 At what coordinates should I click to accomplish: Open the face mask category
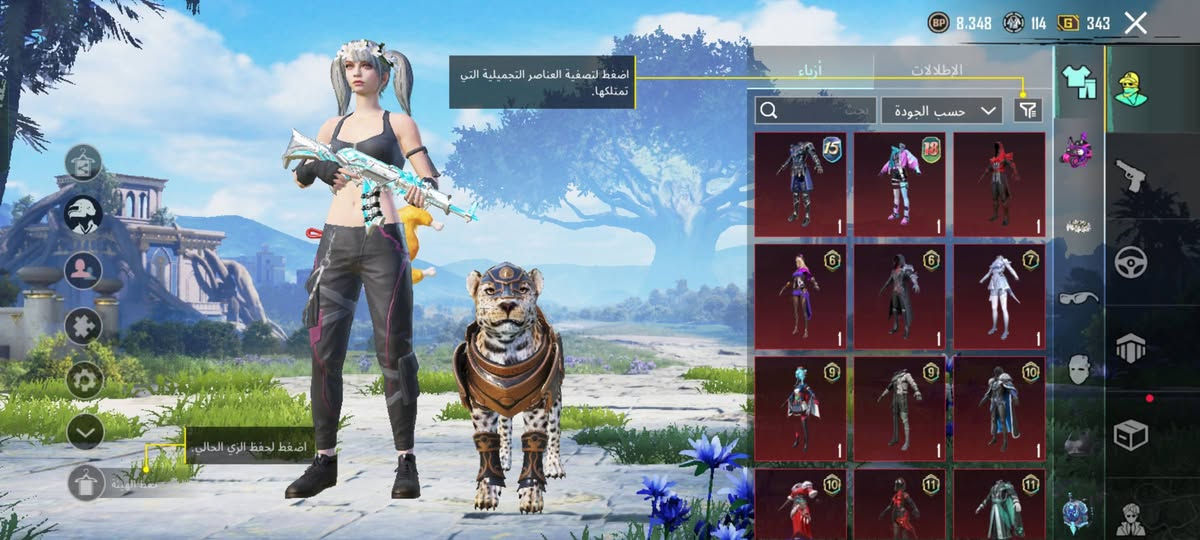[x=1079, y=368]
